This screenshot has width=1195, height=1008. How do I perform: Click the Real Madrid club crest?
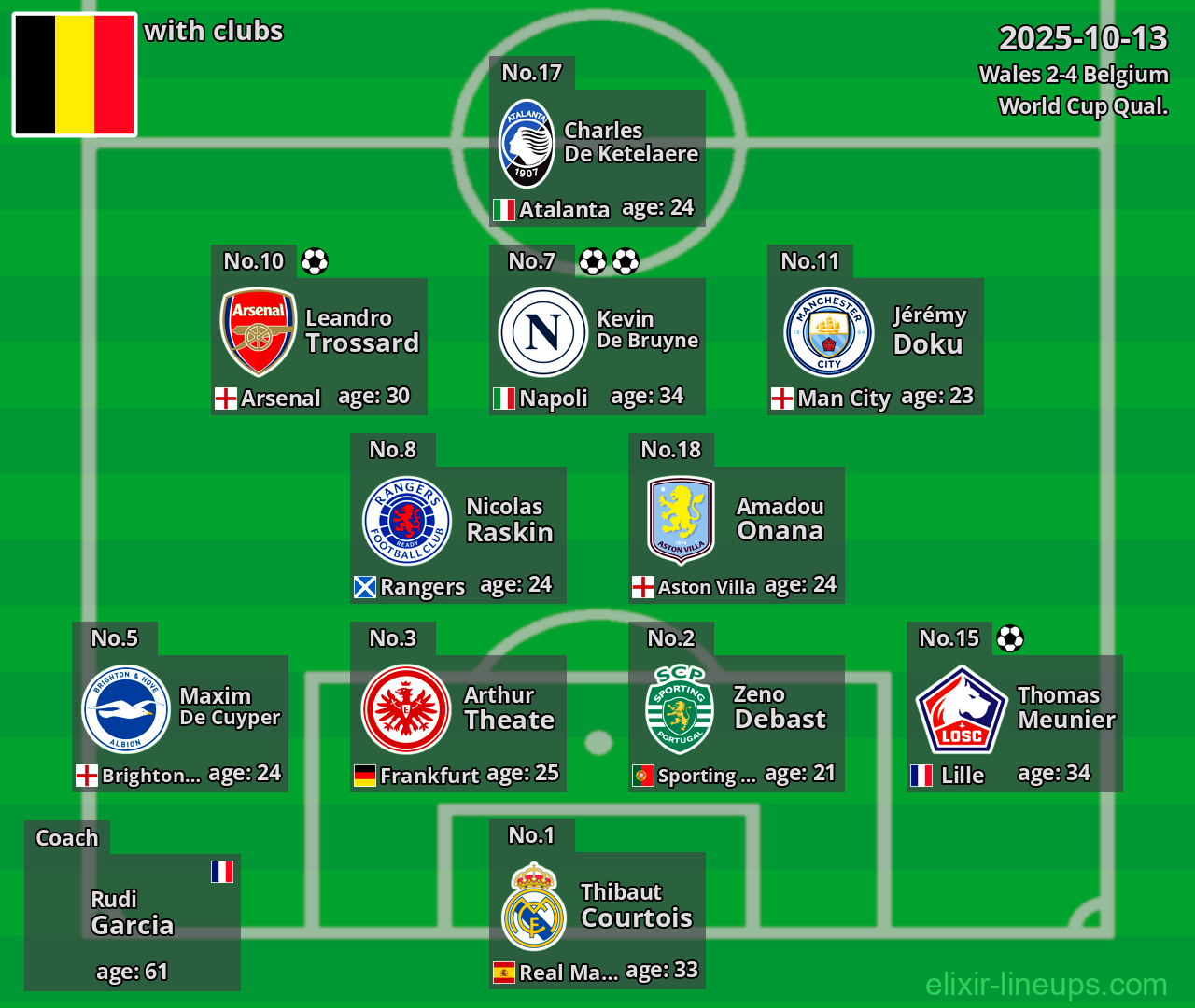click(534, 906)
